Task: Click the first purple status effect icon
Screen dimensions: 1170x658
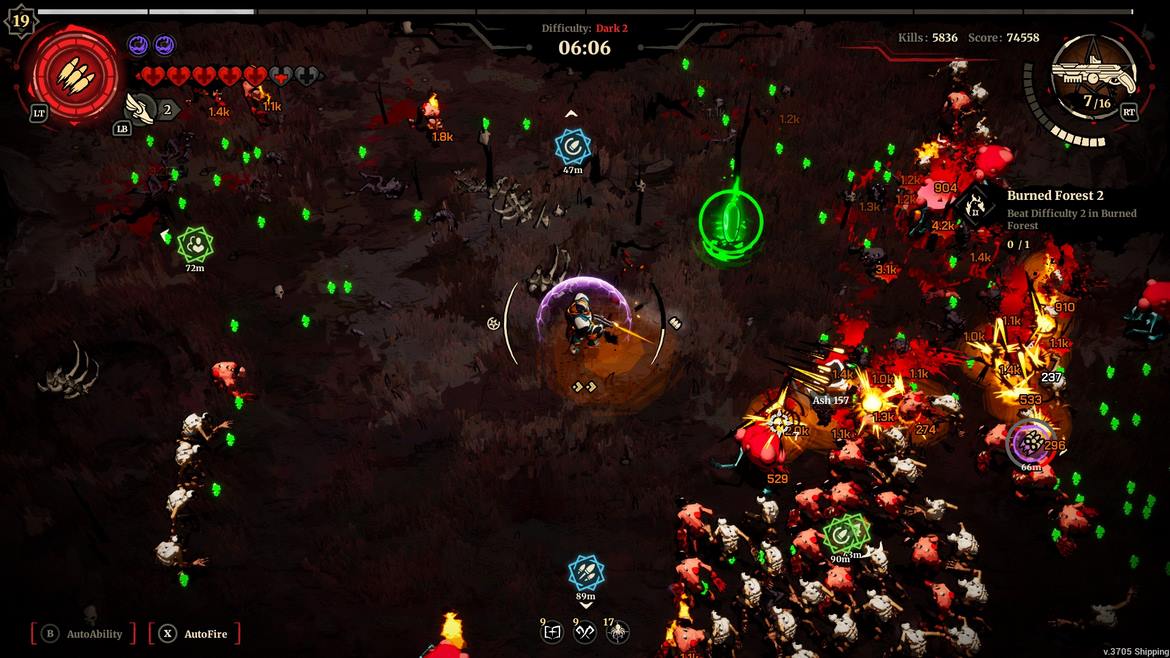Action: [x=138, y=45]
